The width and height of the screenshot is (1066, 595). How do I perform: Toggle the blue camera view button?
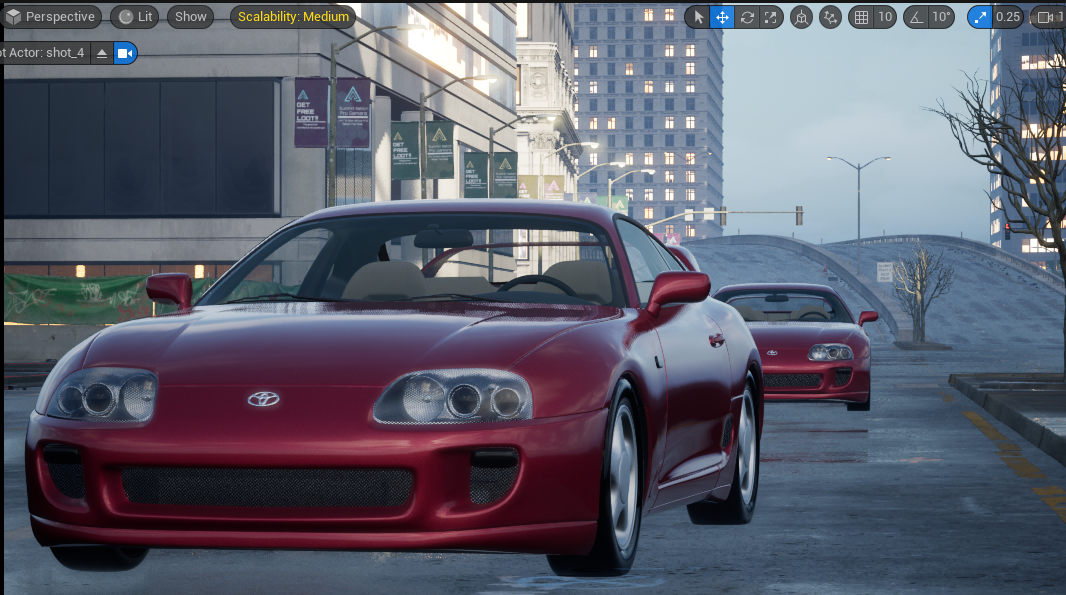[125, 53]
